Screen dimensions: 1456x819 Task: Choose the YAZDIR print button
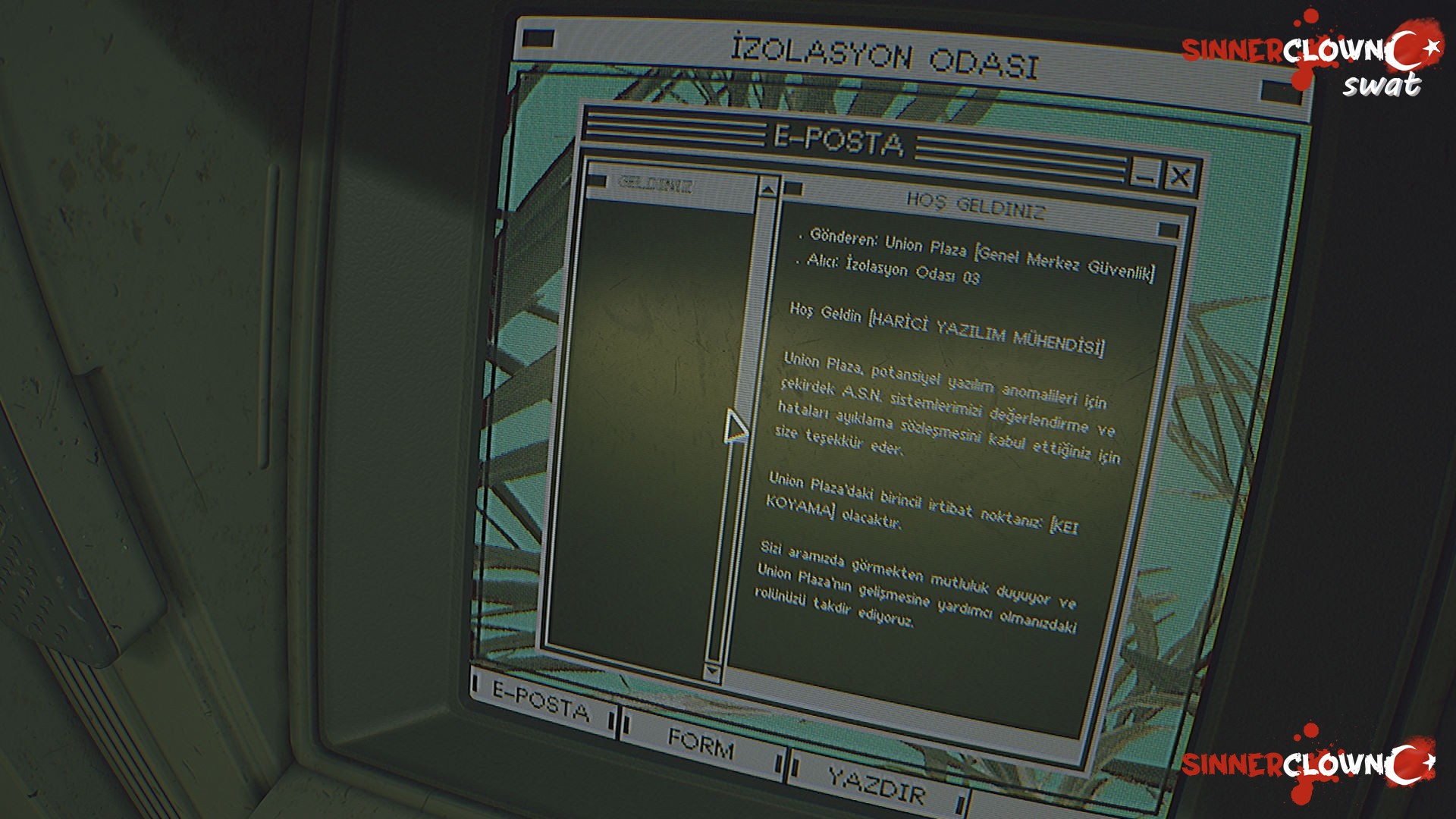coord(876,785)
